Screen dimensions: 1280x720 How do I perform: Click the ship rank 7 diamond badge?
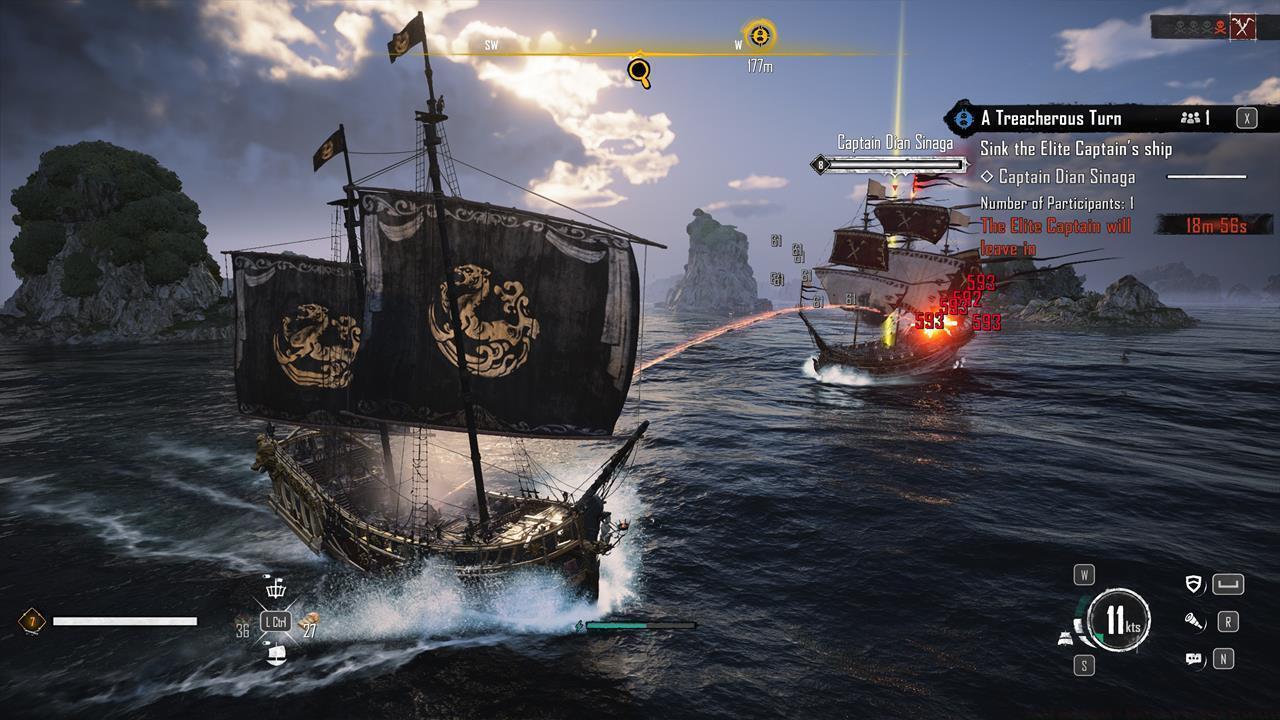pos(32,622)
